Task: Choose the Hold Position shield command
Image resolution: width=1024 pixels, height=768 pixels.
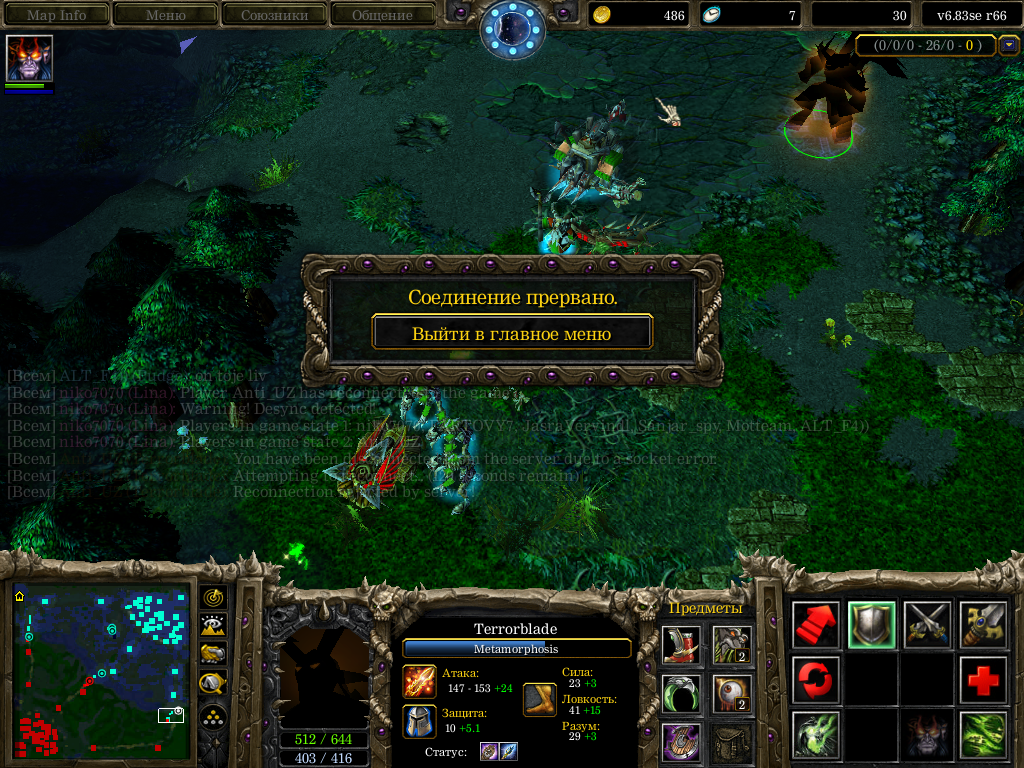Action: click(x=873, y=625)
